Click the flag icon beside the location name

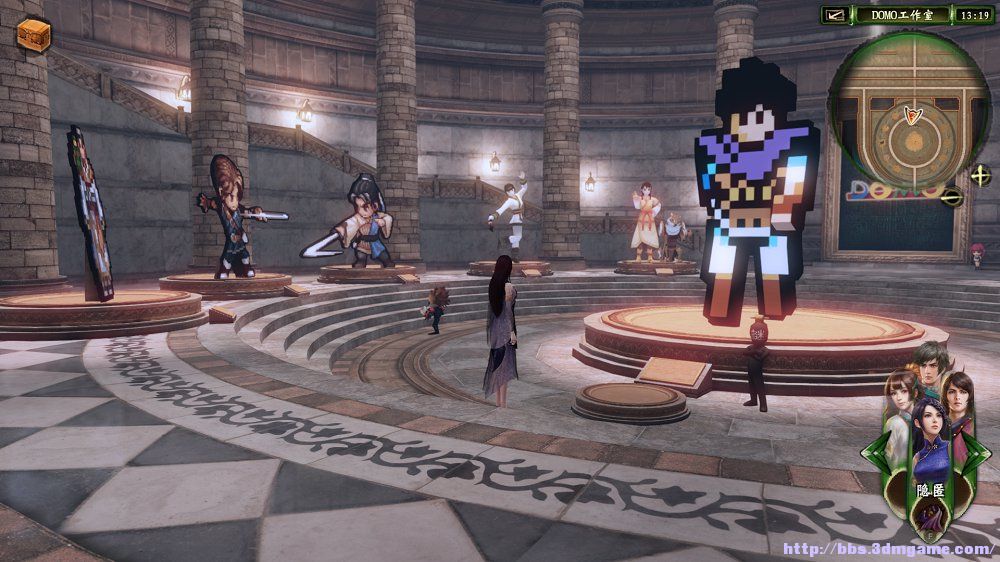pos(837,15)
